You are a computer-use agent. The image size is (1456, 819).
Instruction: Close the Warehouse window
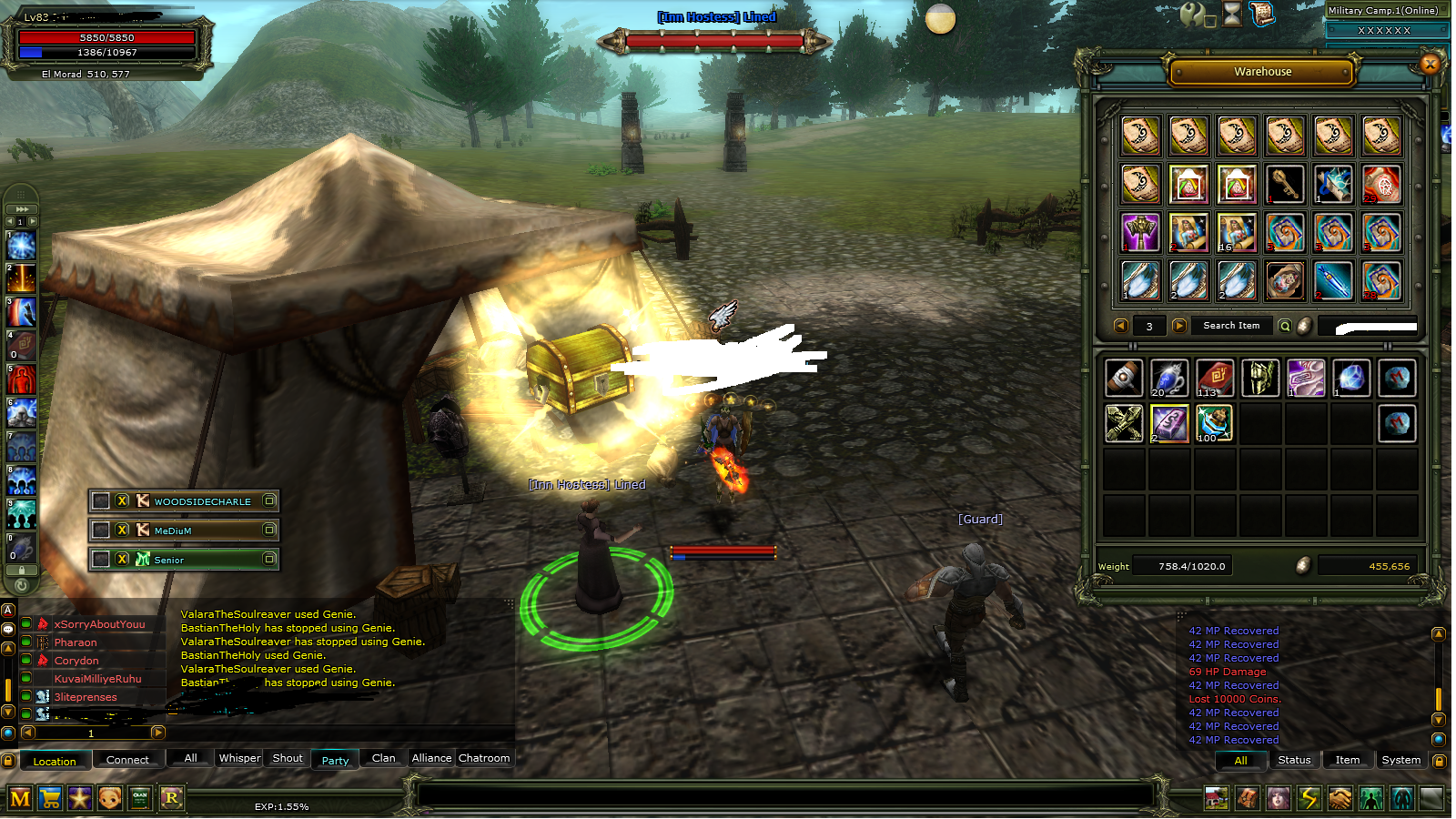tap(1430, 64)
